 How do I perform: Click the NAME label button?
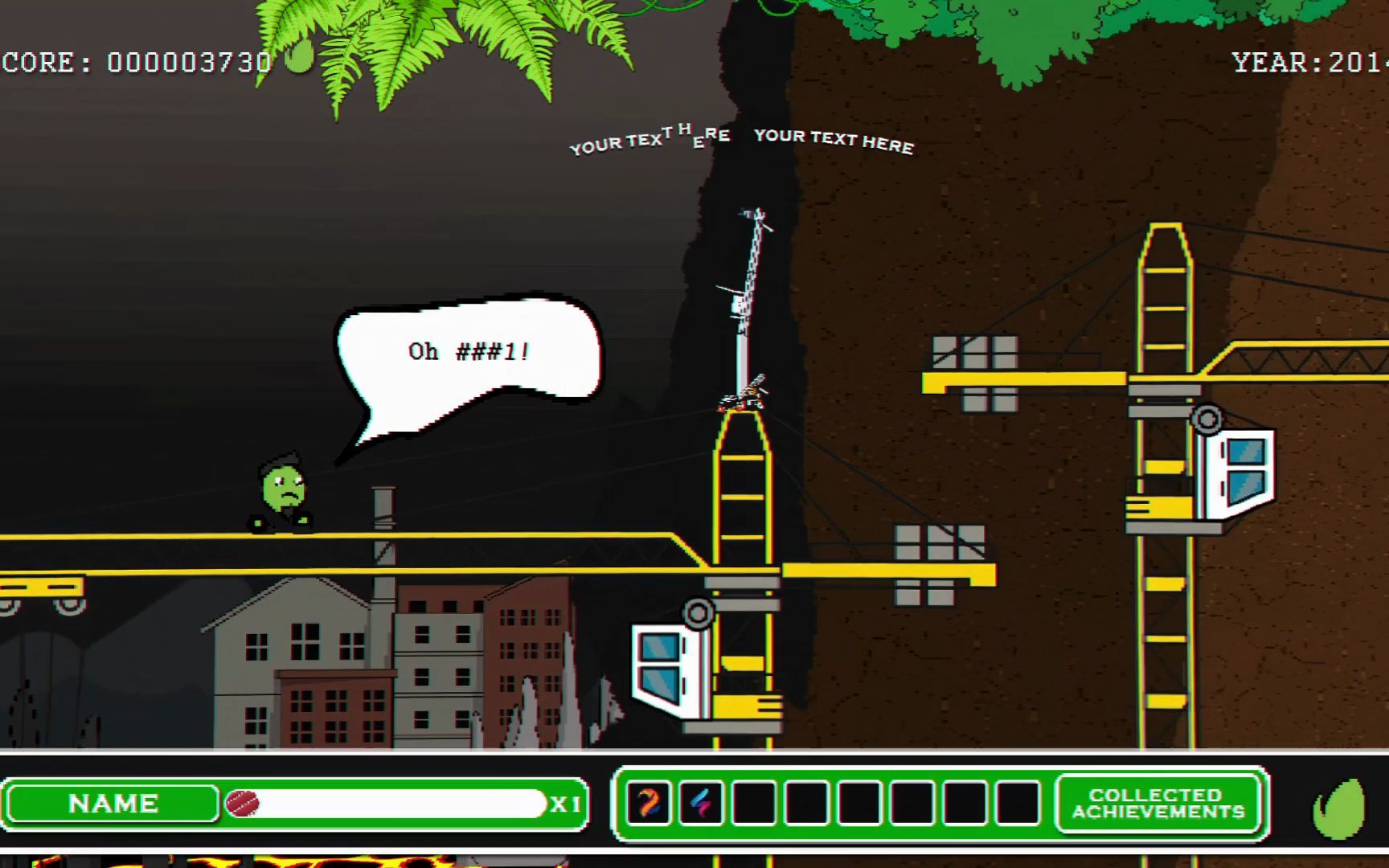point(113,804)
